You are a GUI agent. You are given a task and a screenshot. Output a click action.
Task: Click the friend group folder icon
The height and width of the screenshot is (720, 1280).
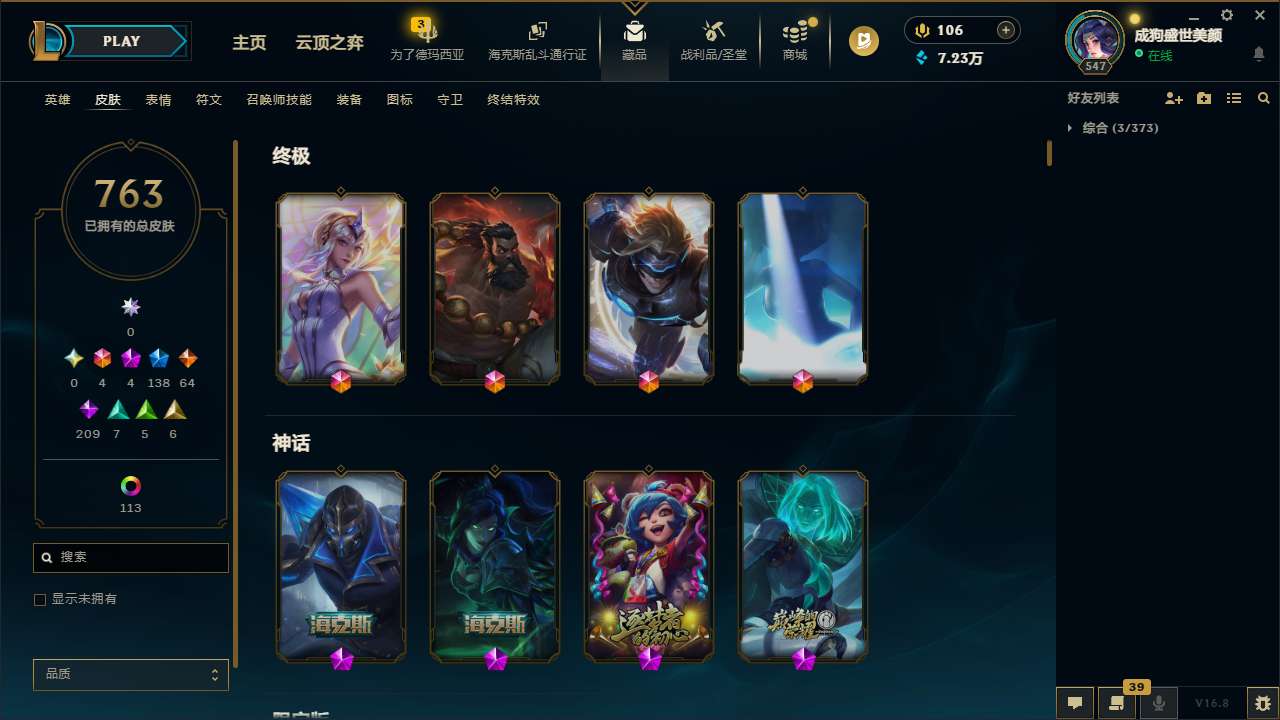1203,98
